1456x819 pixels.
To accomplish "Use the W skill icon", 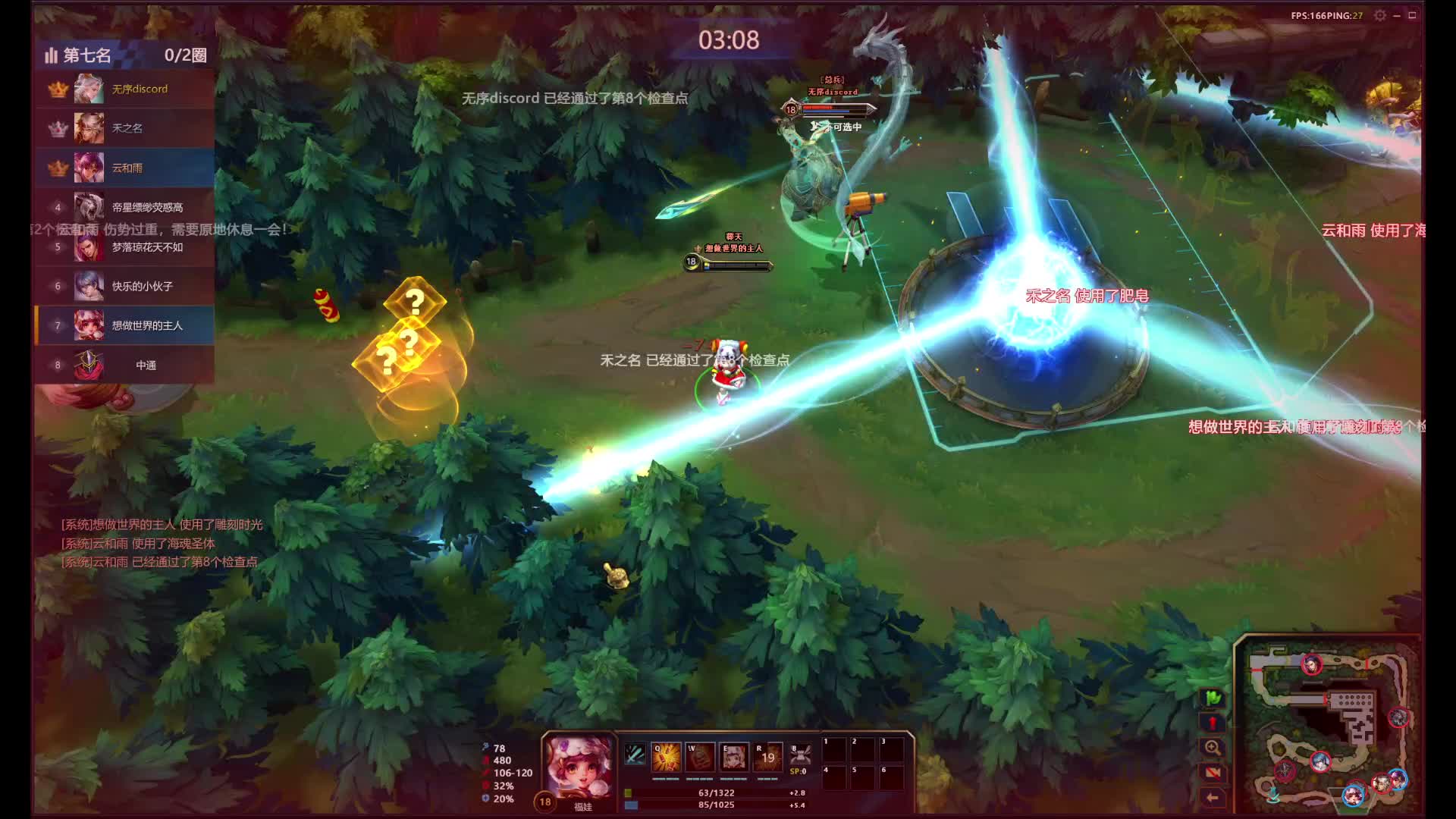I will [700, 758].
